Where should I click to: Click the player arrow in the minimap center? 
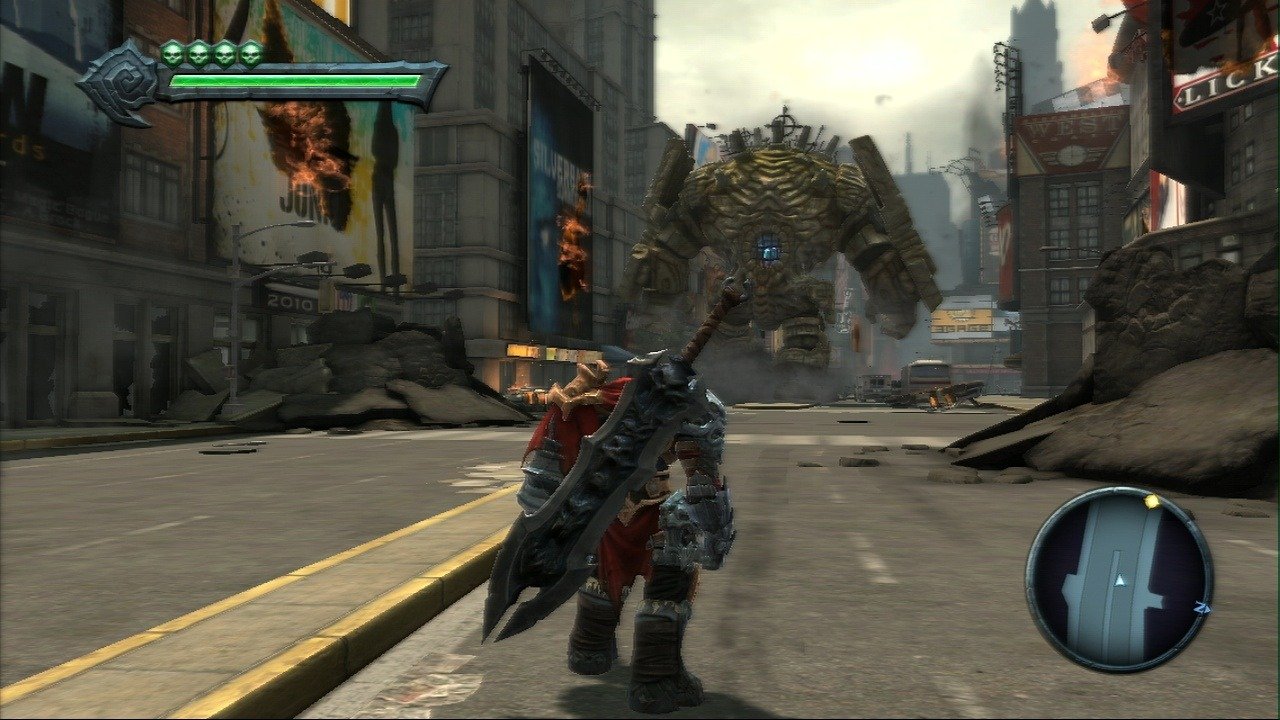(1120, 579)
